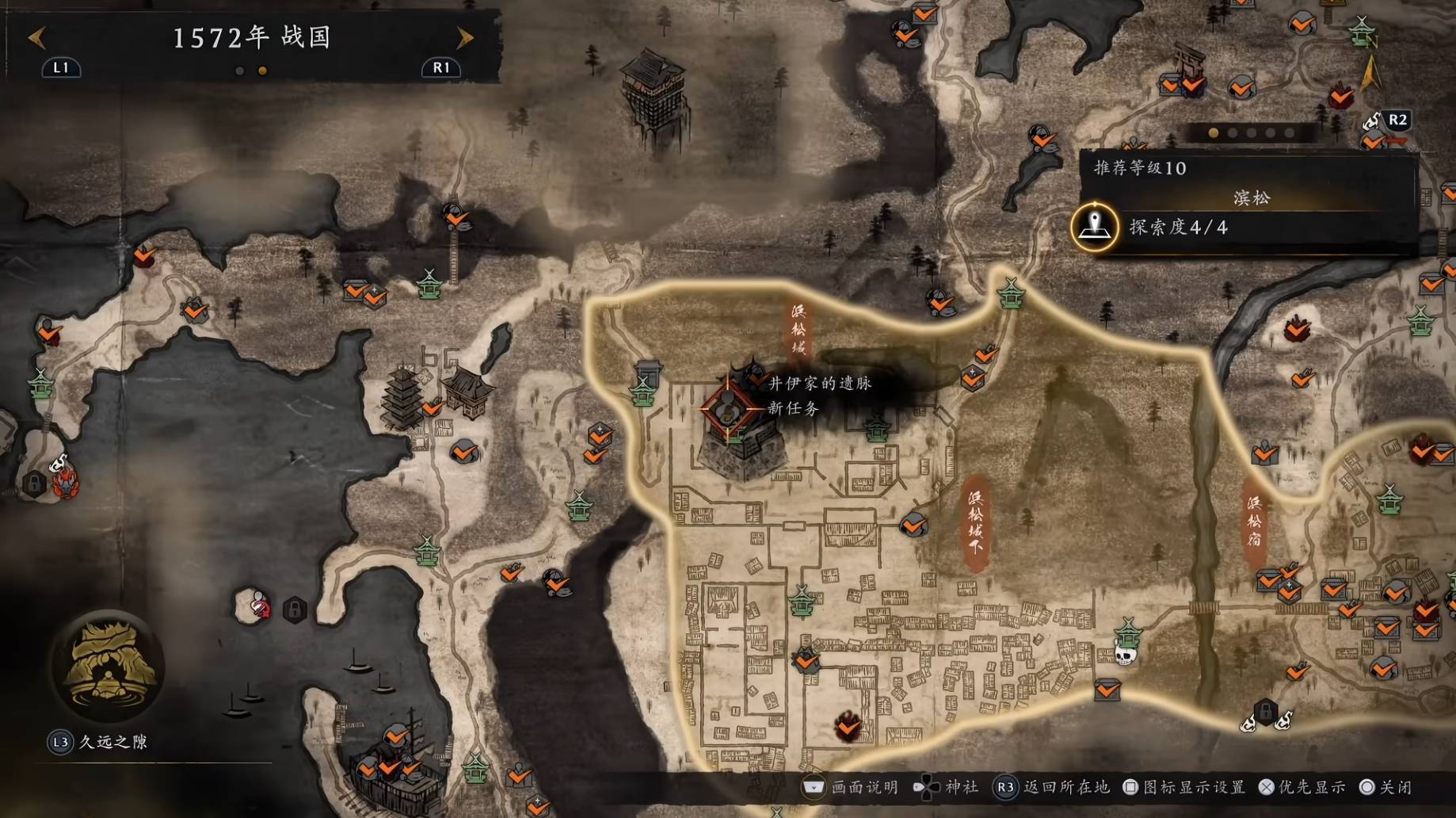The image size is (1456, 818).
Task: Switch to the next era with right arrow
Action: pyautogui.click(x=465, y=37)
